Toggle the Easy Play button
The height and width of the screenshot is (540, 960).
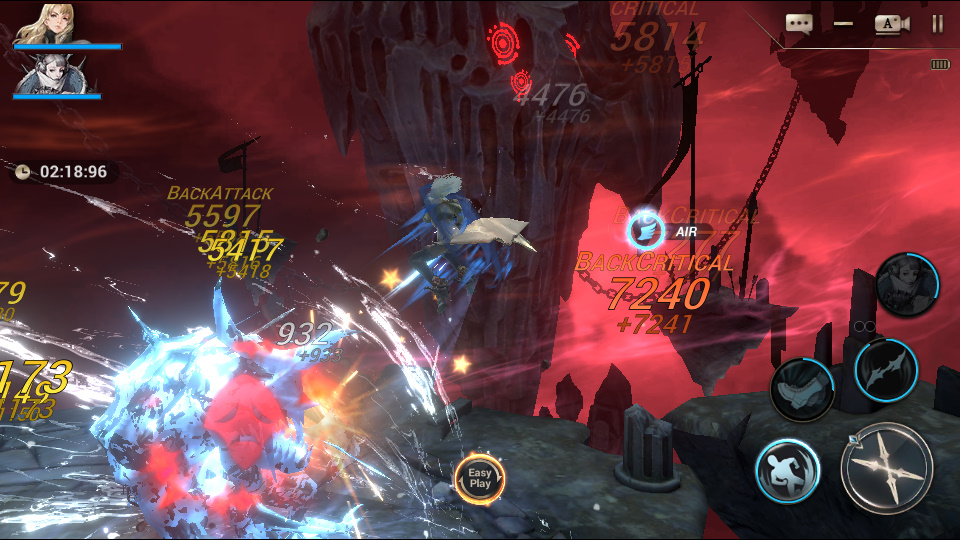pyautogui.click(x=480, y=478)
